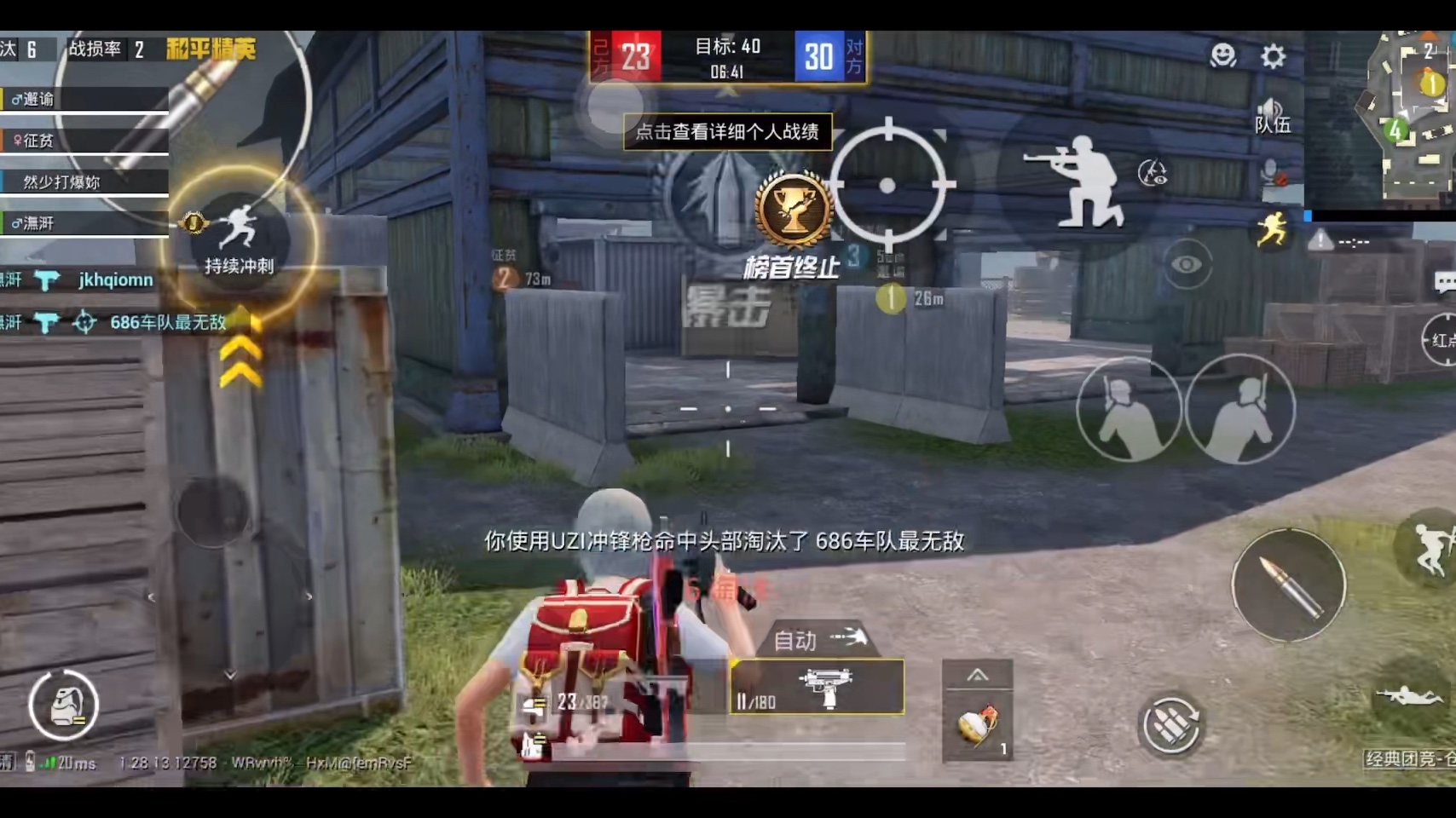
Task: Toggle the 队伍 team voice speaker
Action: [1272, 116]
